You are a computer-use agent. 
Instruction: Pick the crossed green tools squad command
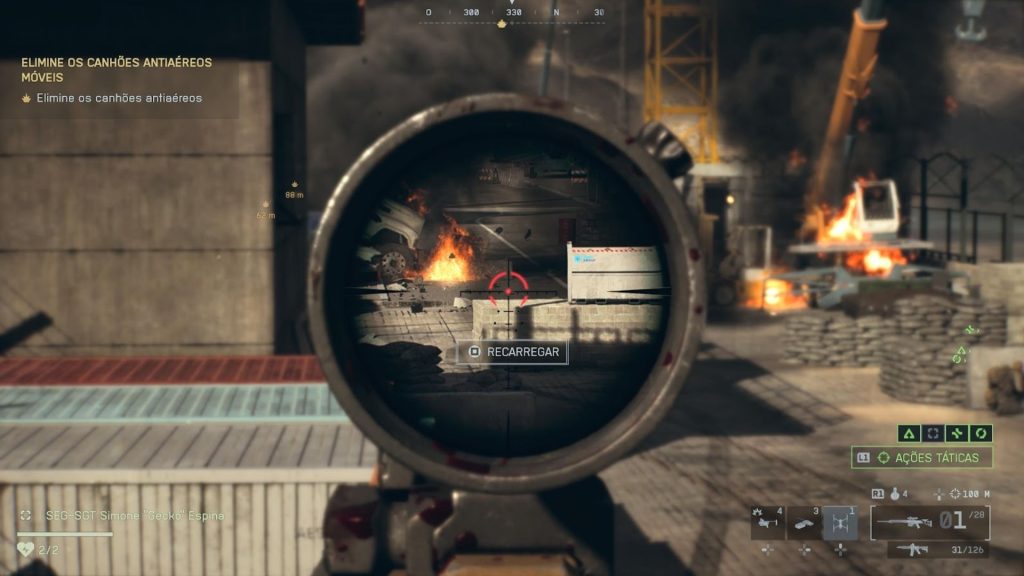point(958,433)
